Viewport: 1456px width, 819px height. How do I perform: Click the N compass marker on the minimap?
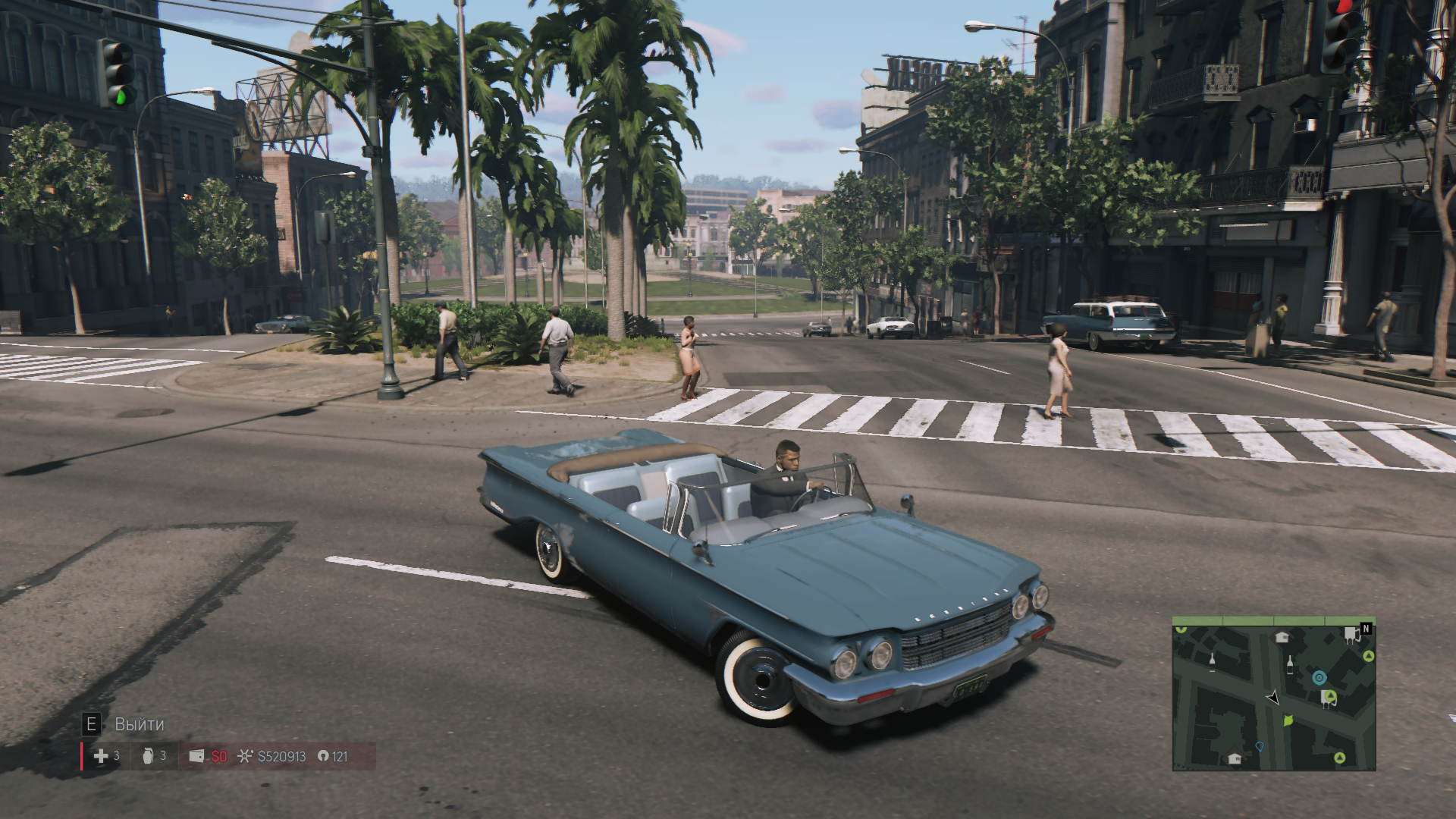(x=1367, y=629)
